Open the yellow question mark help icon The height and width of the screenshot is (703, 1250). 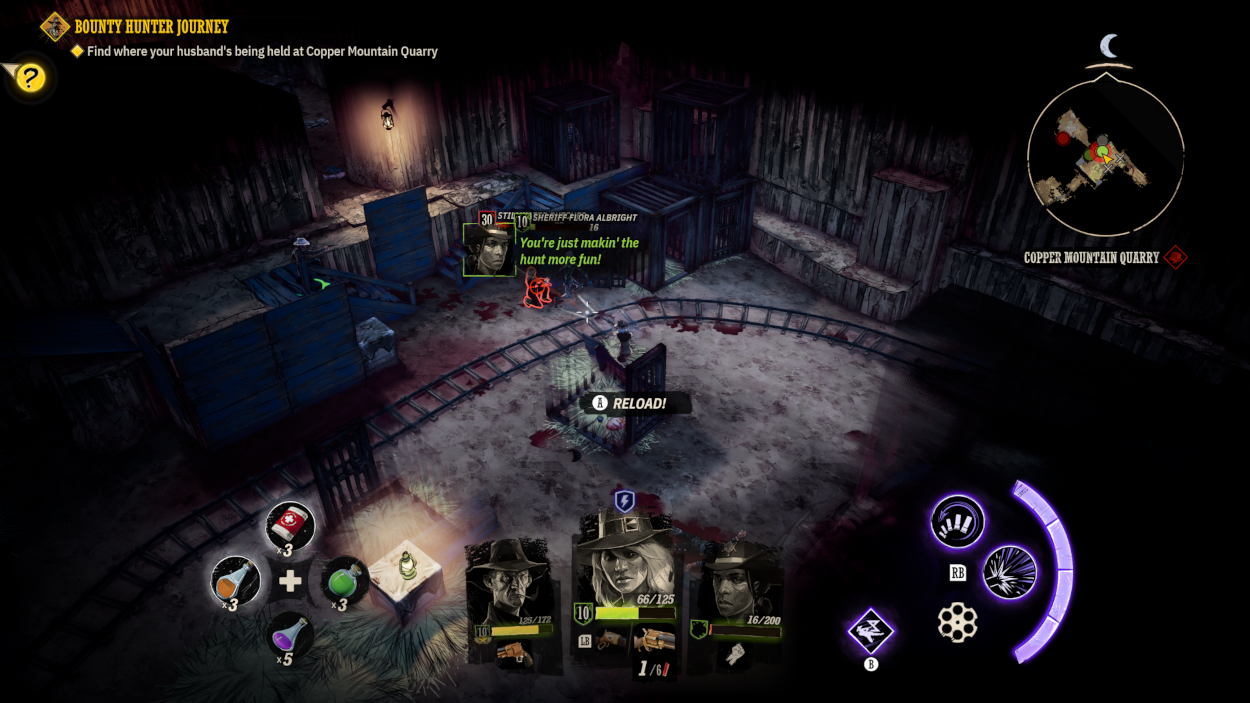click(31, 77)
